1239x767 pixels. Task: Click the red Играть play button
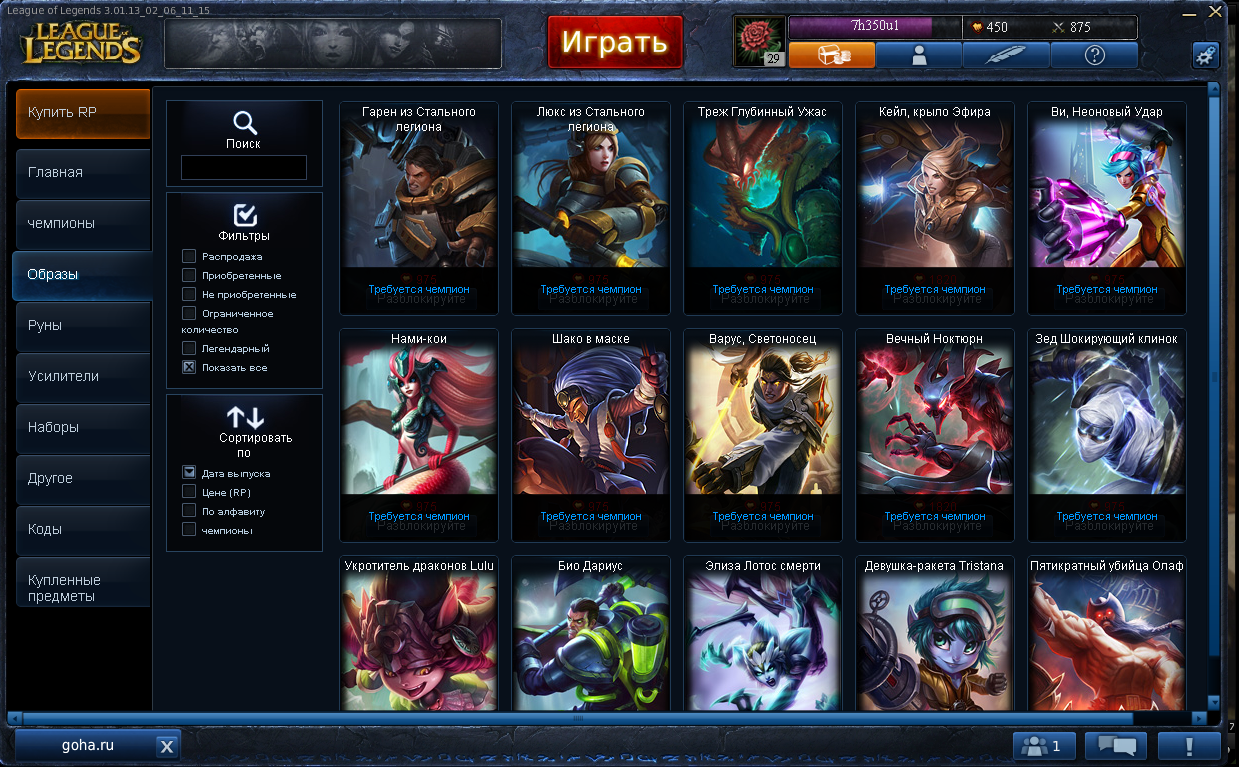click(x=614, y=42)
